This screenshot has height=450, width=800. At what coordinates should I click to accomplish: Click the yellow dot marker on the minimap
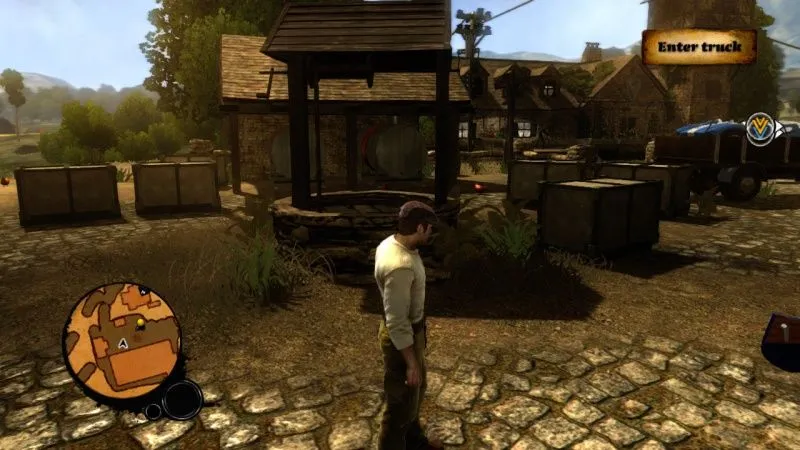coord(140,324)
